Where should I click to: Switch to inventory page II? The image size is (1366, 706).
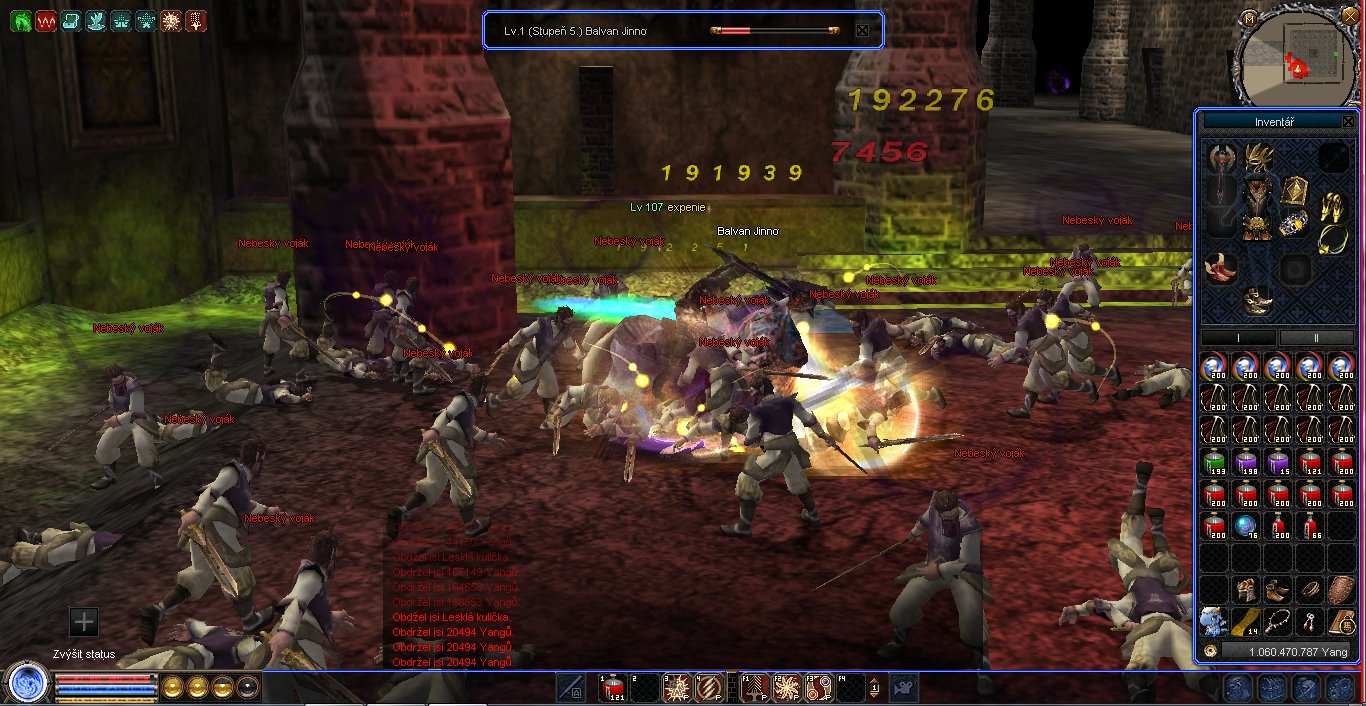[1315, 338]
